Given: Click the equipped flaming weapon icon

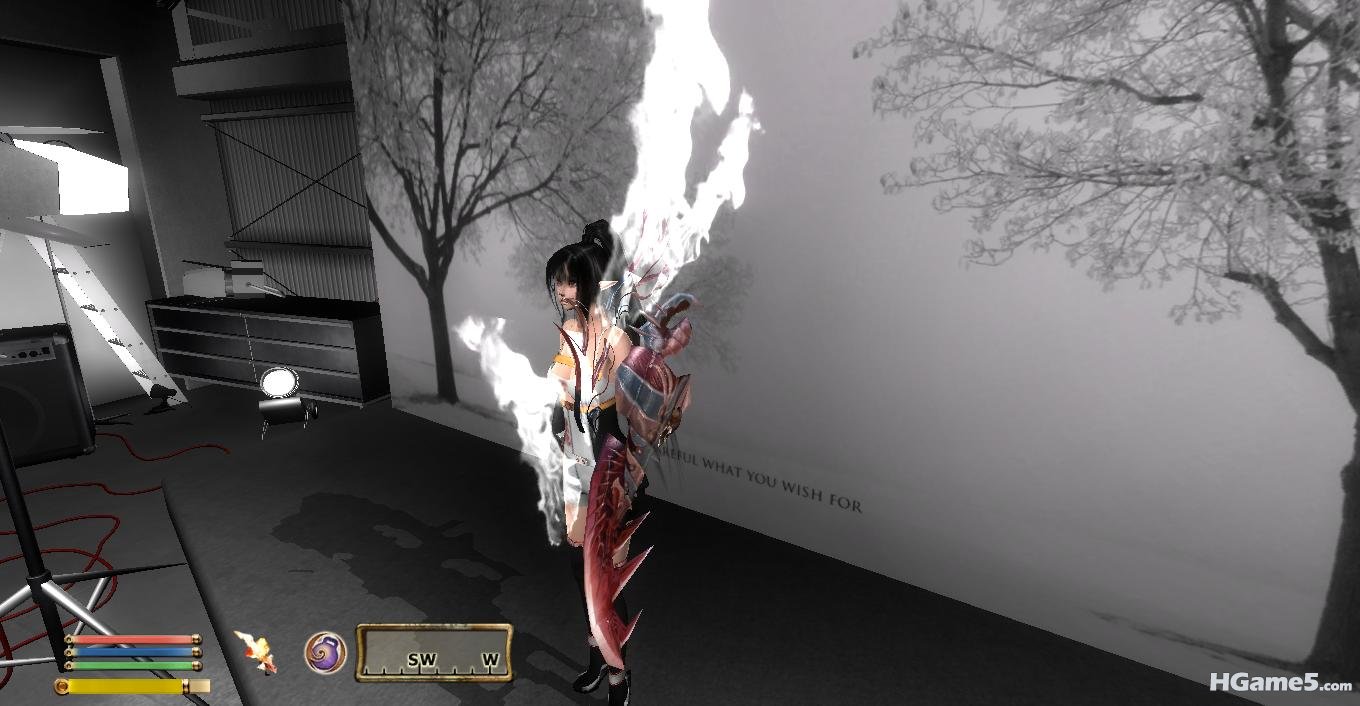Looking at the screenshot, I should point(255,651).
